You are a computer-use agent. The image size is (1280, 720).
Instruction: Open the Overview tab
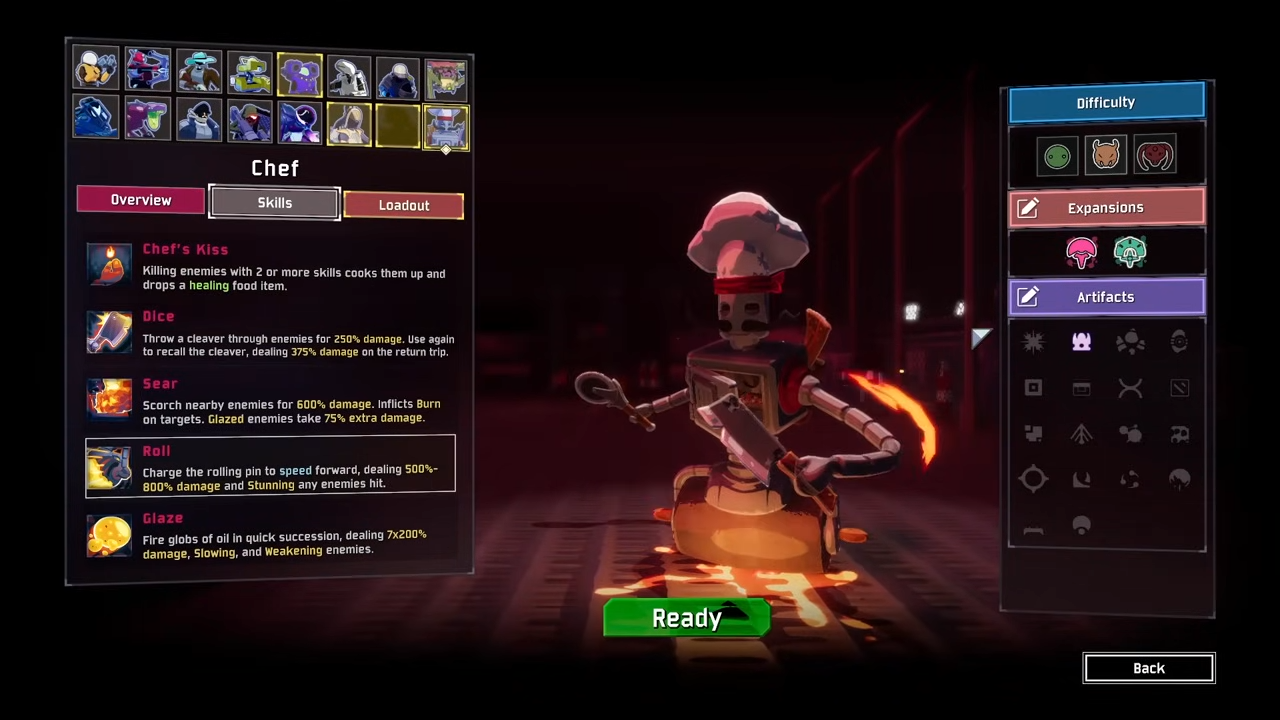click(140, 199)
